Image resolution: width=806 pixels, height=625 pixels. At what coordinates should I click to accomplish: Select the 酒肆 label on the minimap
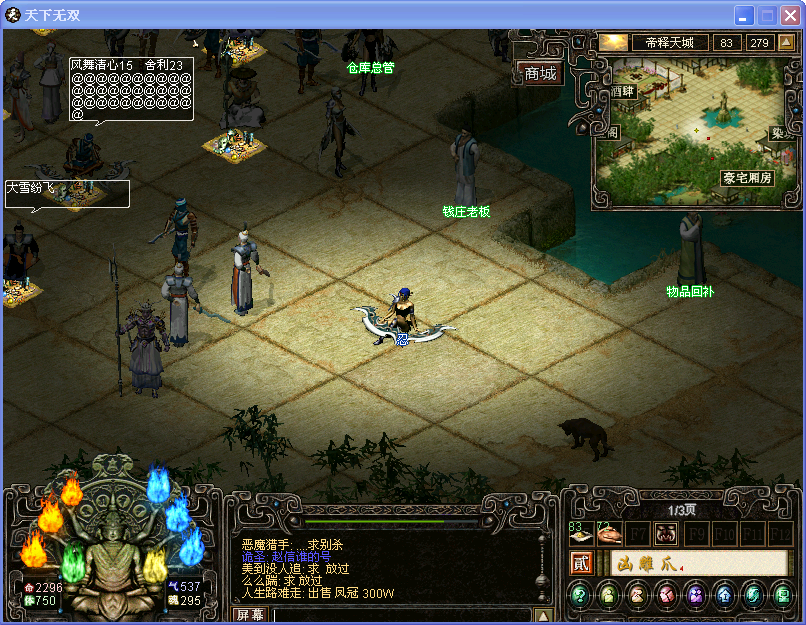623,91
